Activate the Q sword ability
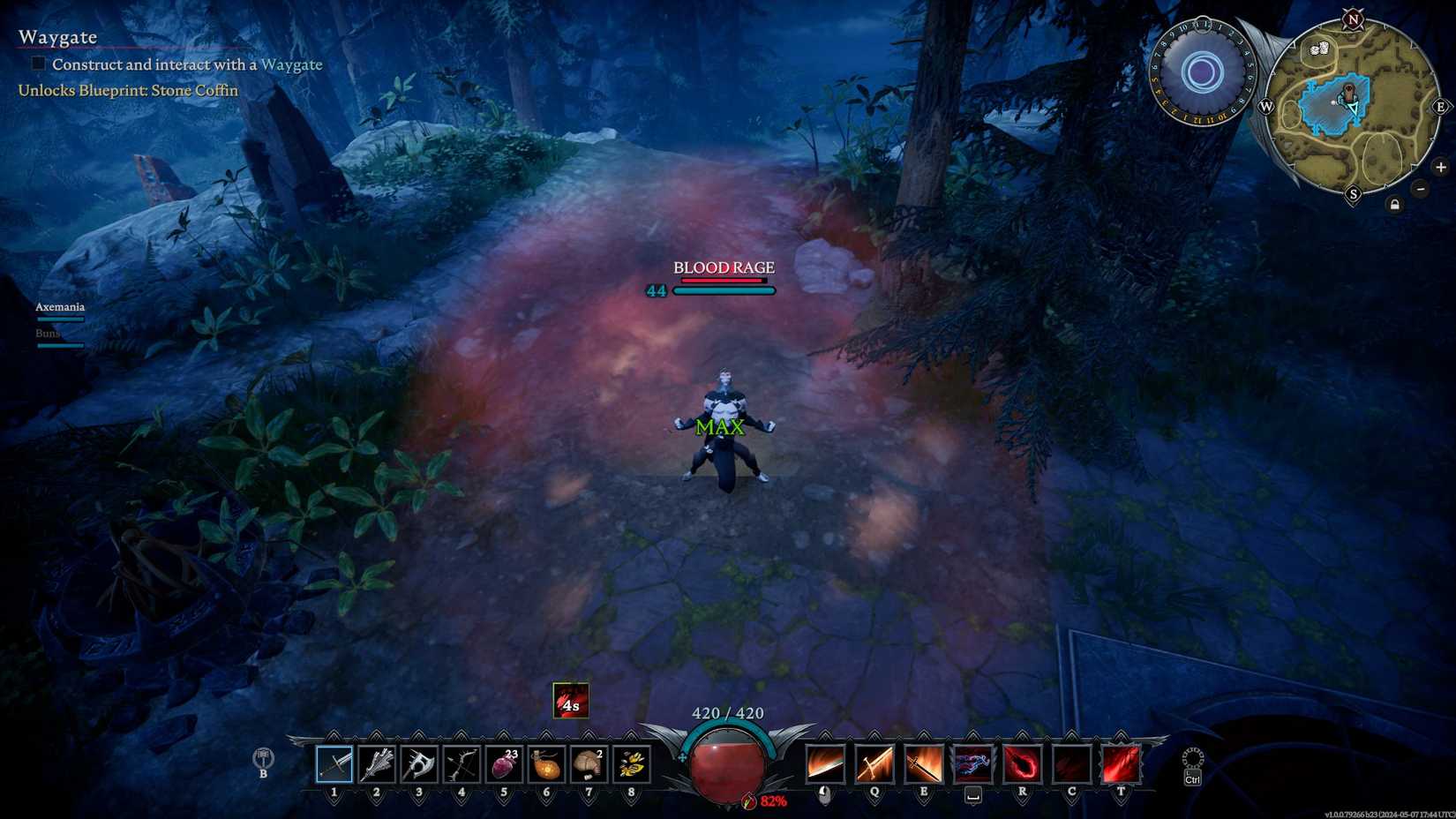 coord(874,763)
